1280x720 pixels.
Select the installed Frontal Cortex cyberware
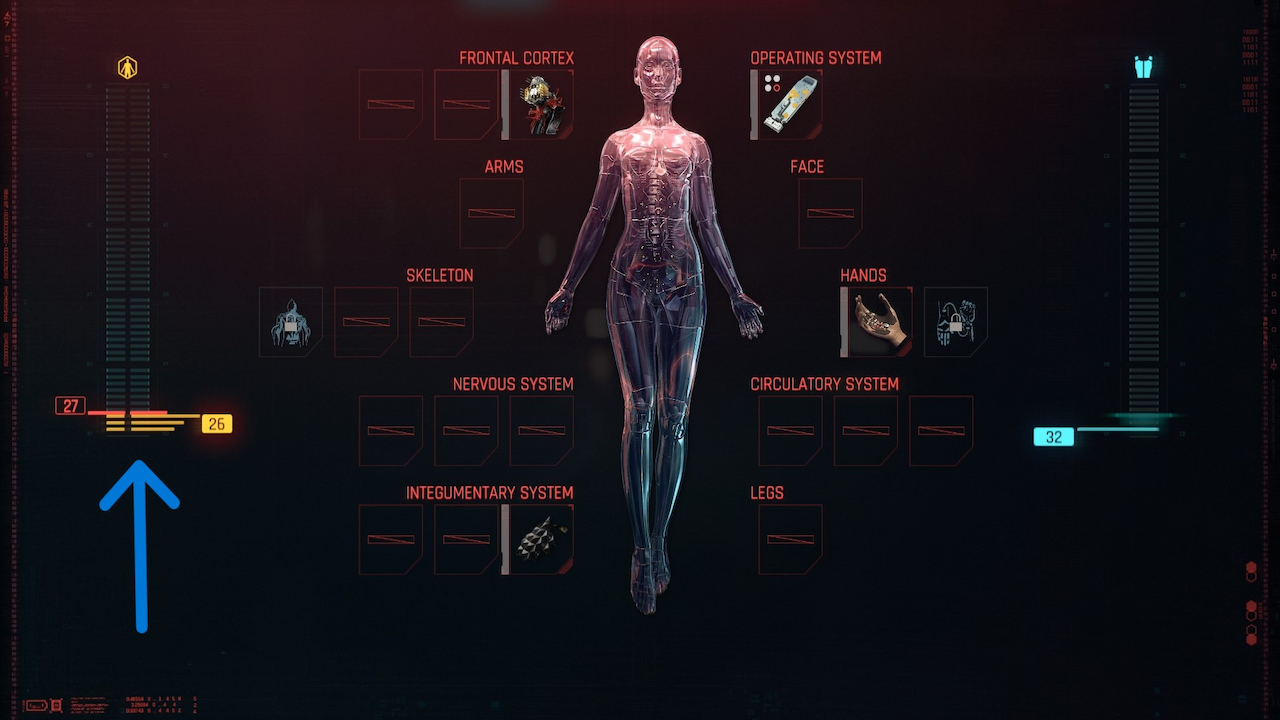pos(543,103)
